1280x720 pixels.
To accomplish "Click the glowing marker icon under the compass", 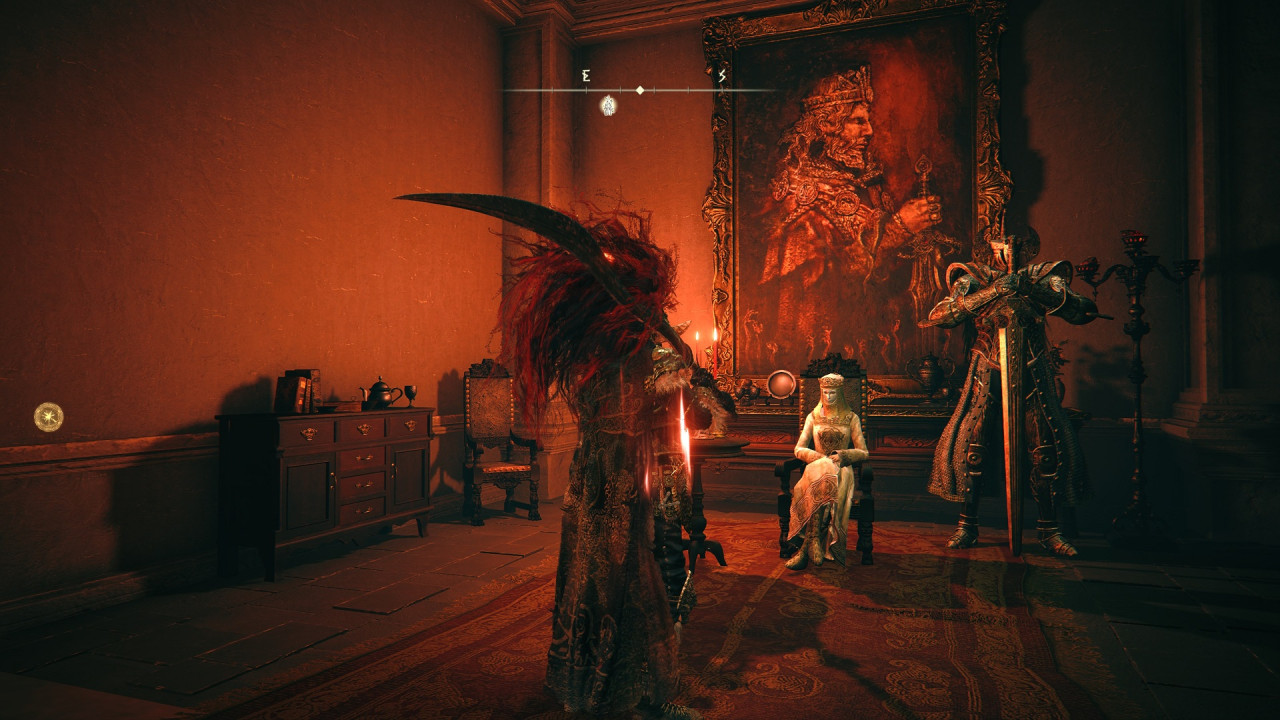I will (x=608, y=105).
